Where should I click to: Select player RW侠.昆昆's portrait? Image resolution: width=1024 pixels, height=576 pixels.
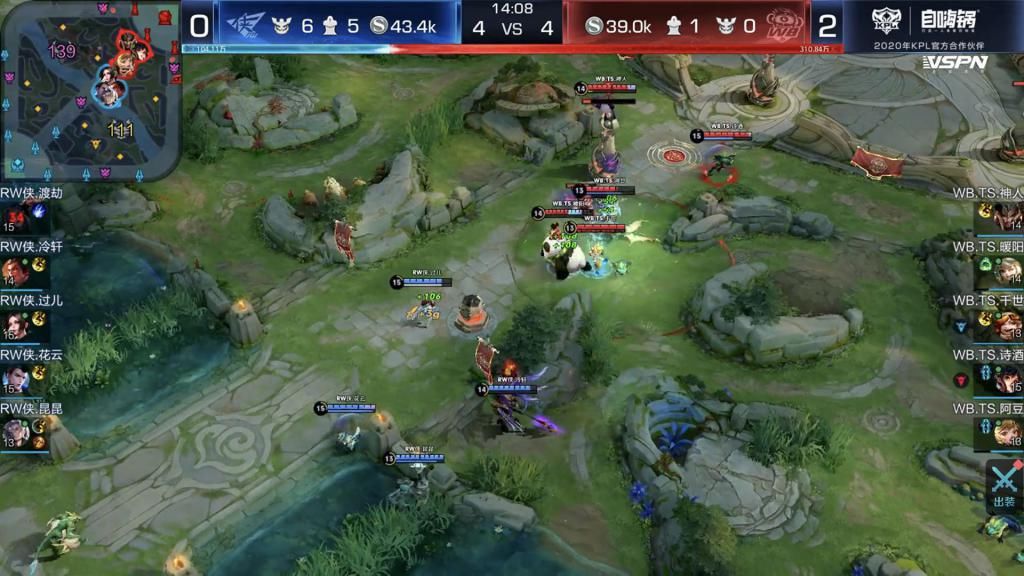(15, 433)
